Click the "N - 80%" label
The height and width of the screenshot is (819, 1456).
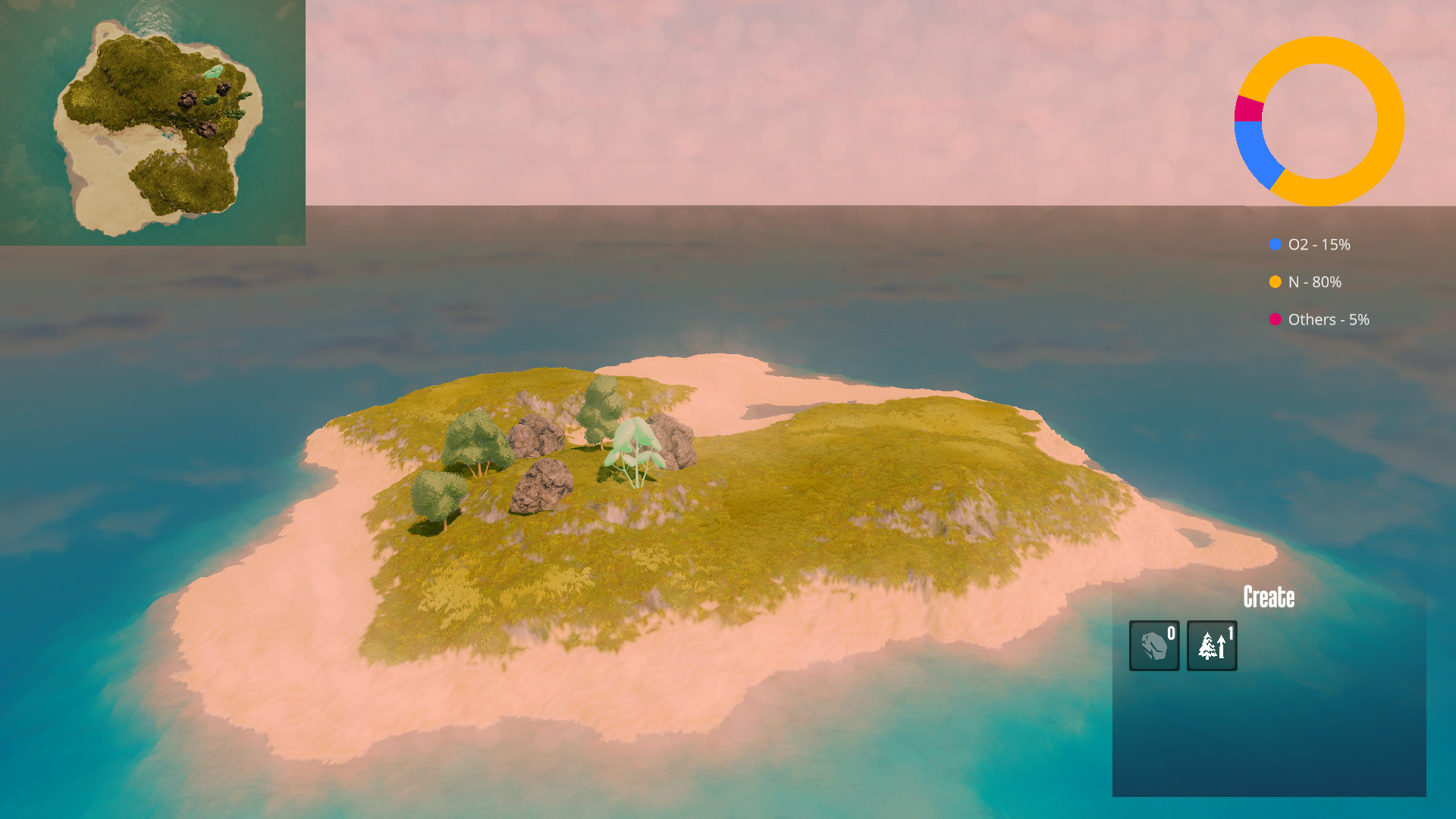tap(1314, 282)
